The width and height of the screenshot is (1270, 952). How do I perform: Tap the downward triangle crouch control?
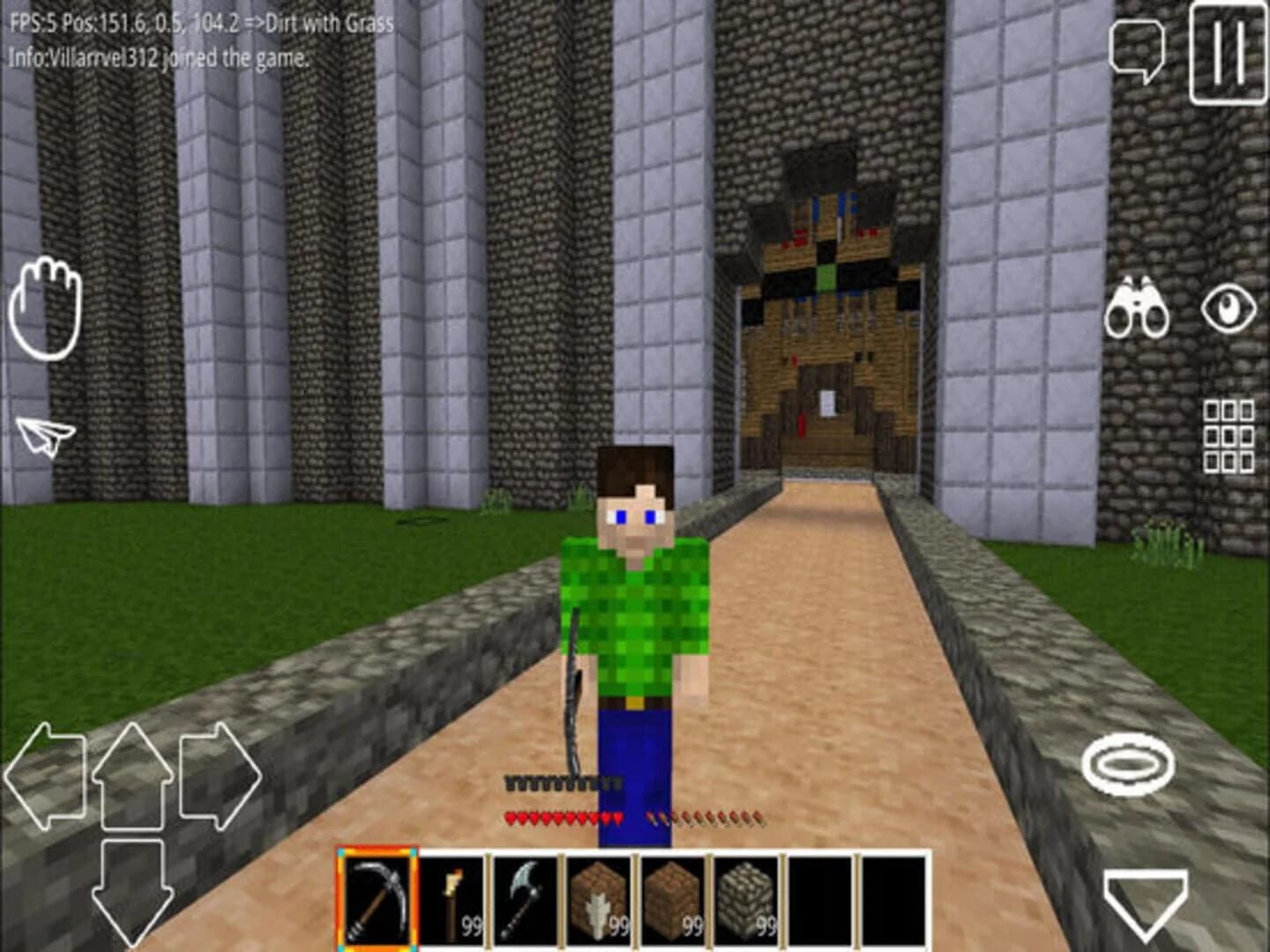(1147, 900)
